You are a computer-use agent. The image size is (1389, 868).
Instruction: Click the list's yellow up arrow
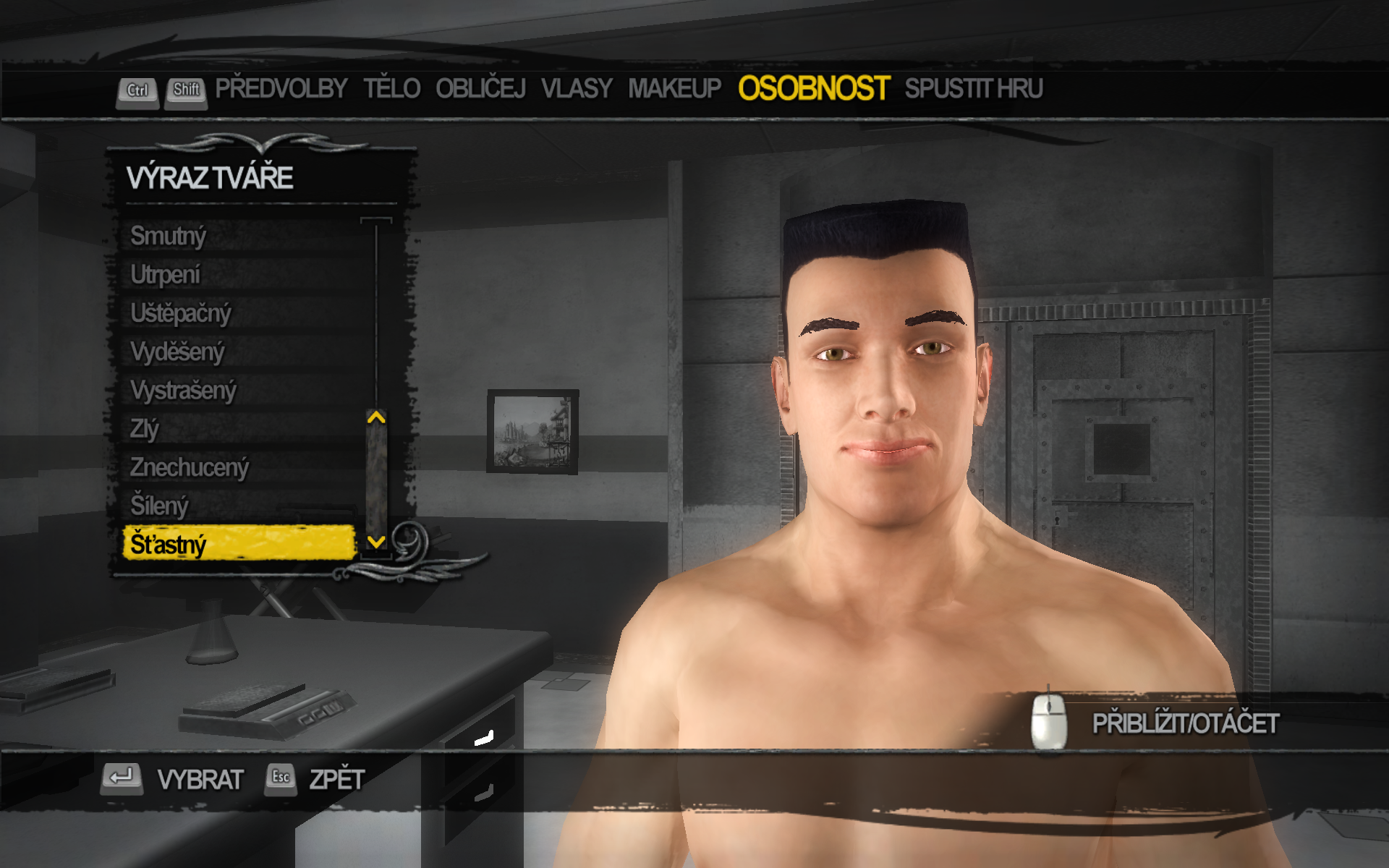pos(376,417)
